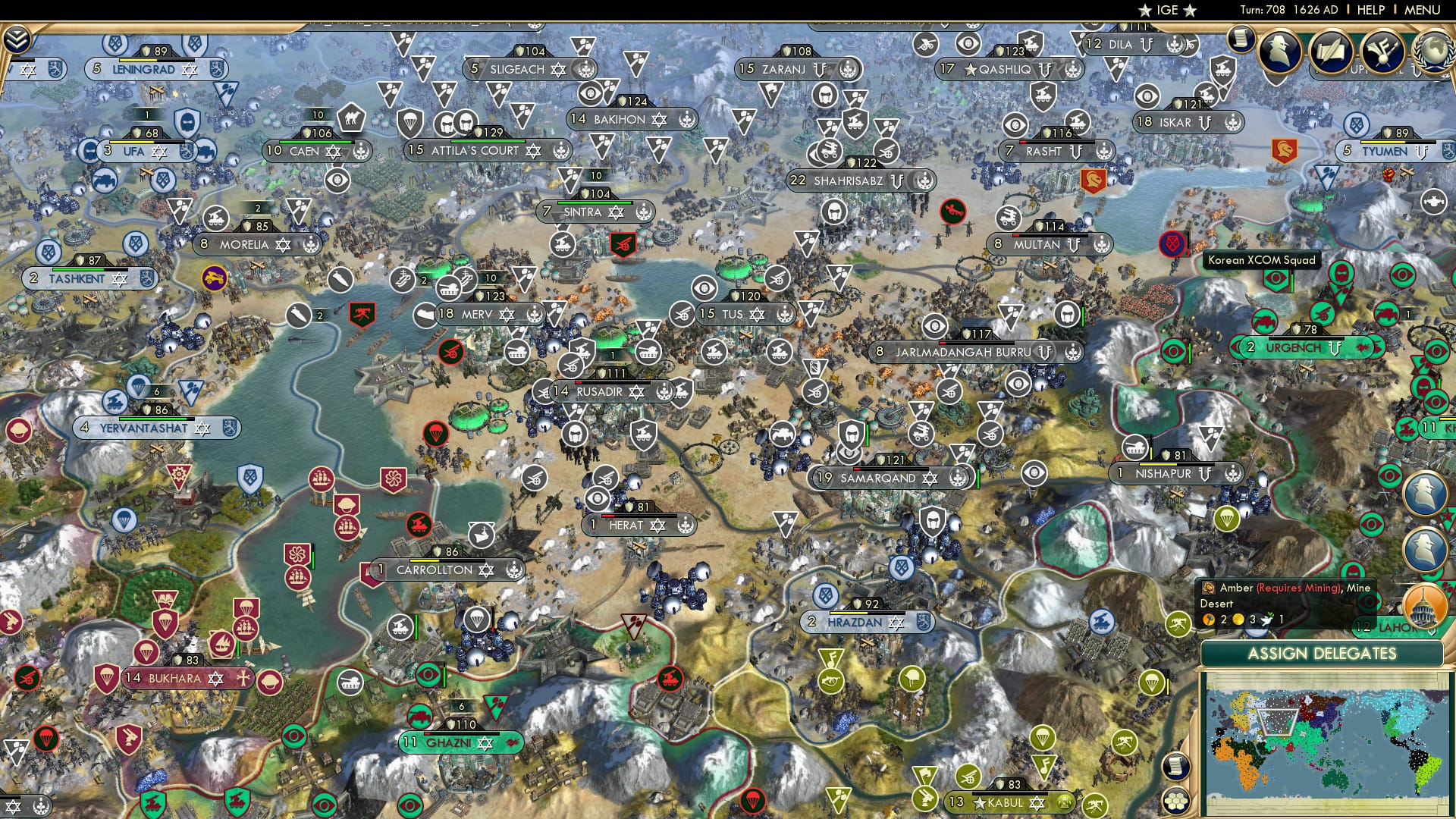Click the IGE star icon in the top bar

[1144, 10]
